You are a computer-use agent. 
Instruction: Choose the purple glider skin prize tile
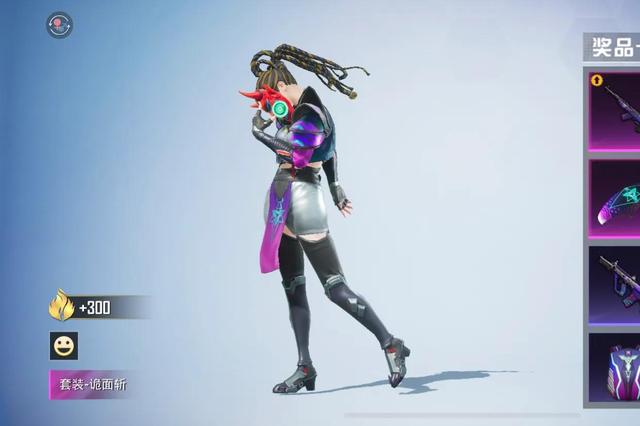tap(615, 198)
